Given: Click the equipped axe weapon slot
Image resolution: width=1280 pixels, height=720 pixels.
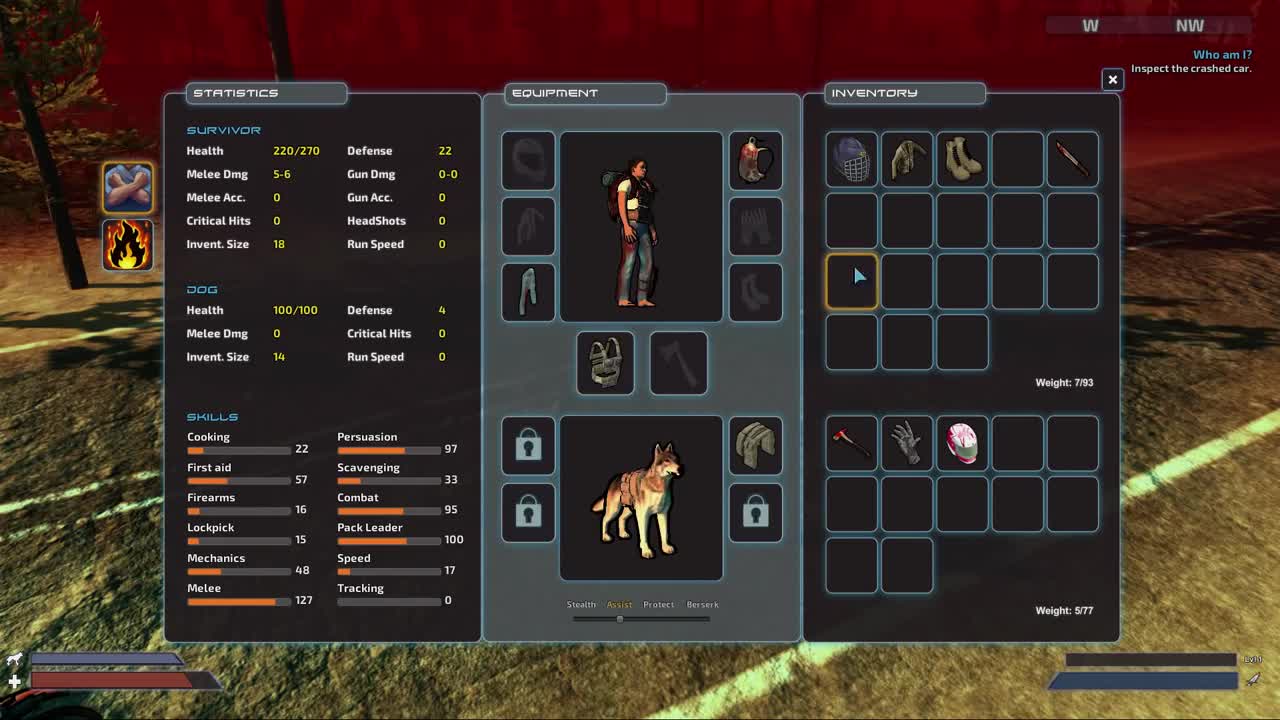Looking at the screenshot, I should 678,362.
